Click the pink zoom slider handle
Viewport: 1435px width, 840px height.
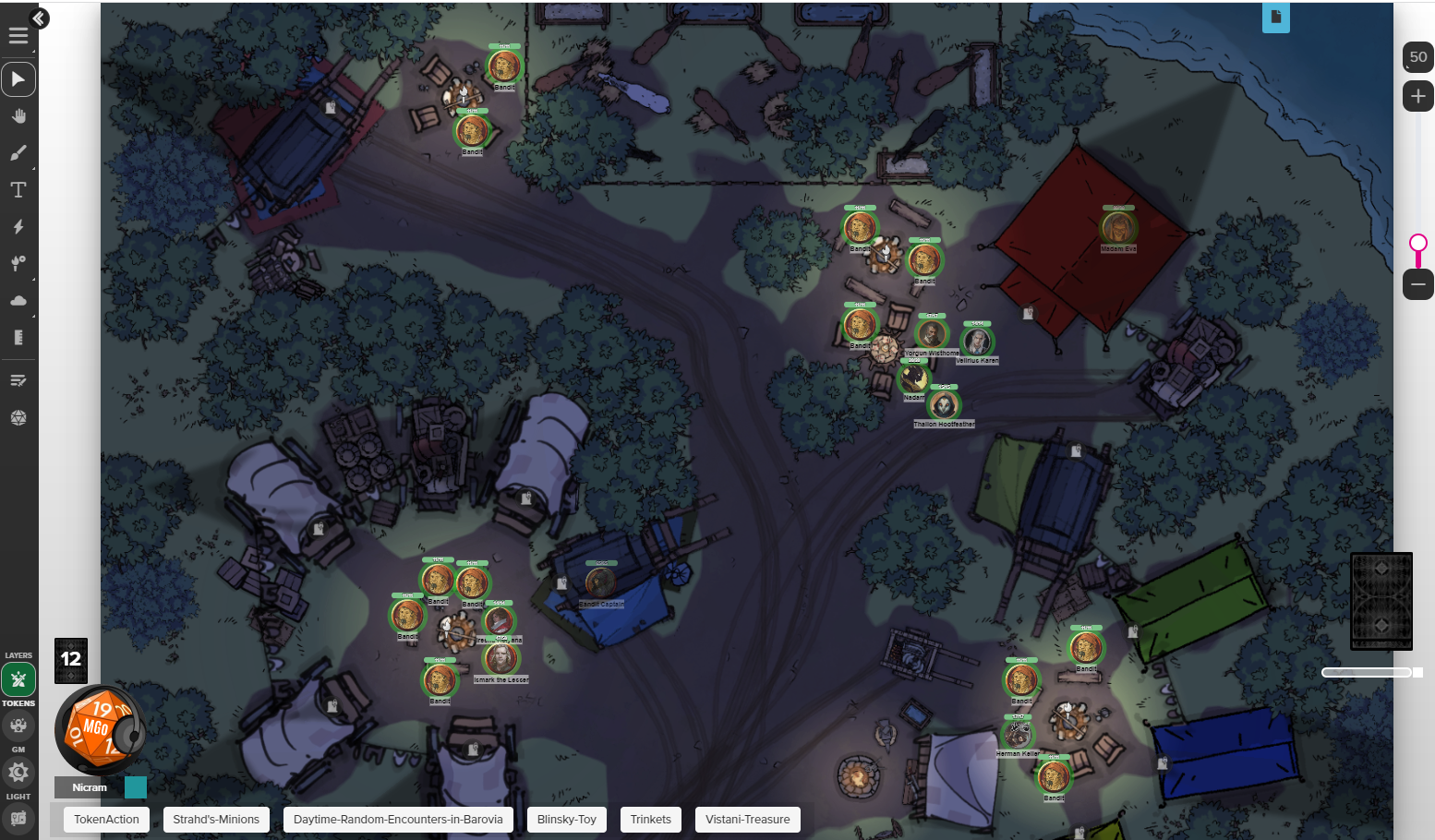1418,243
